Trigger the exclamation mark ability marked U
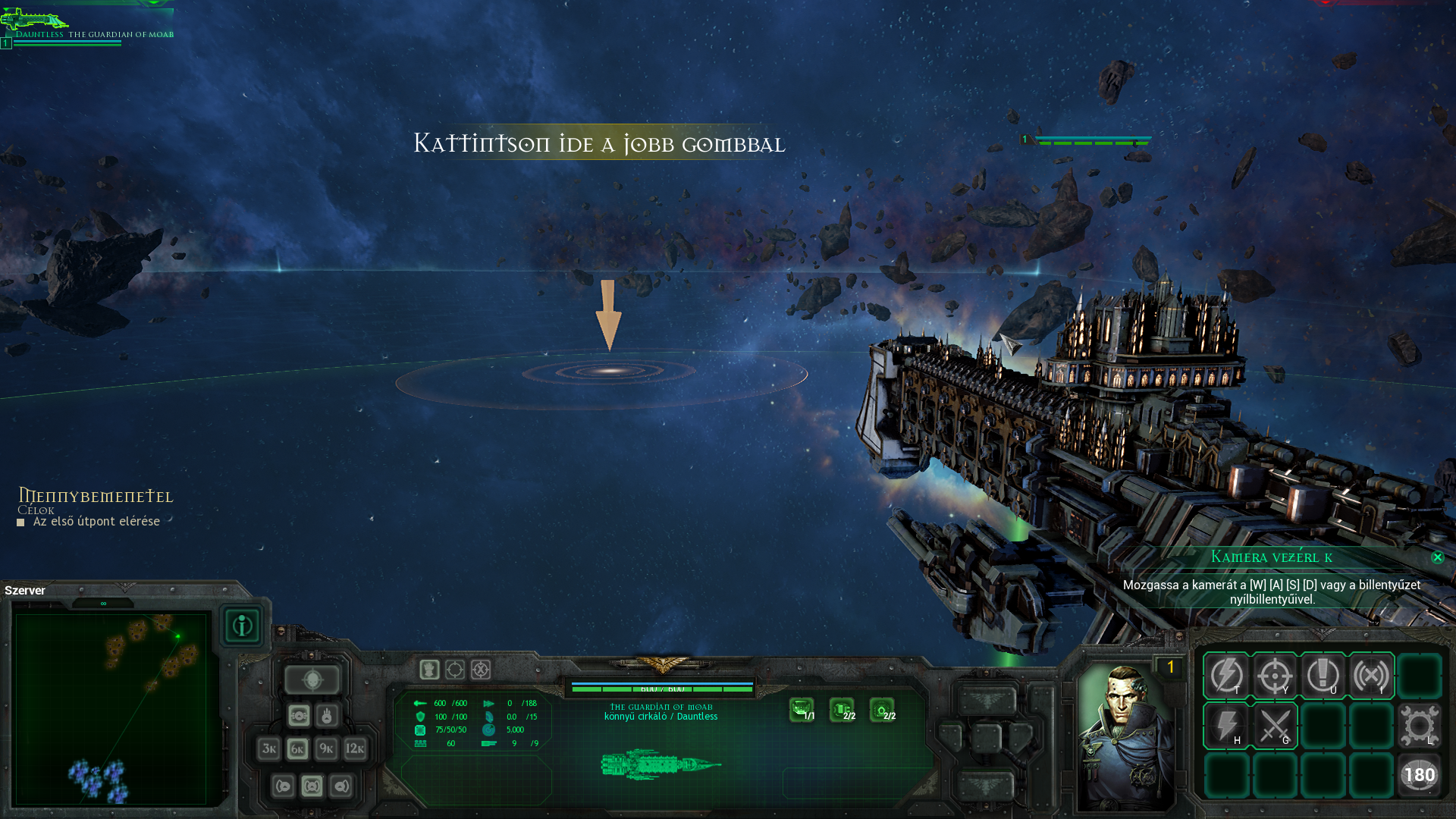The image size is (1456, 819). (x=1323, y=675)
